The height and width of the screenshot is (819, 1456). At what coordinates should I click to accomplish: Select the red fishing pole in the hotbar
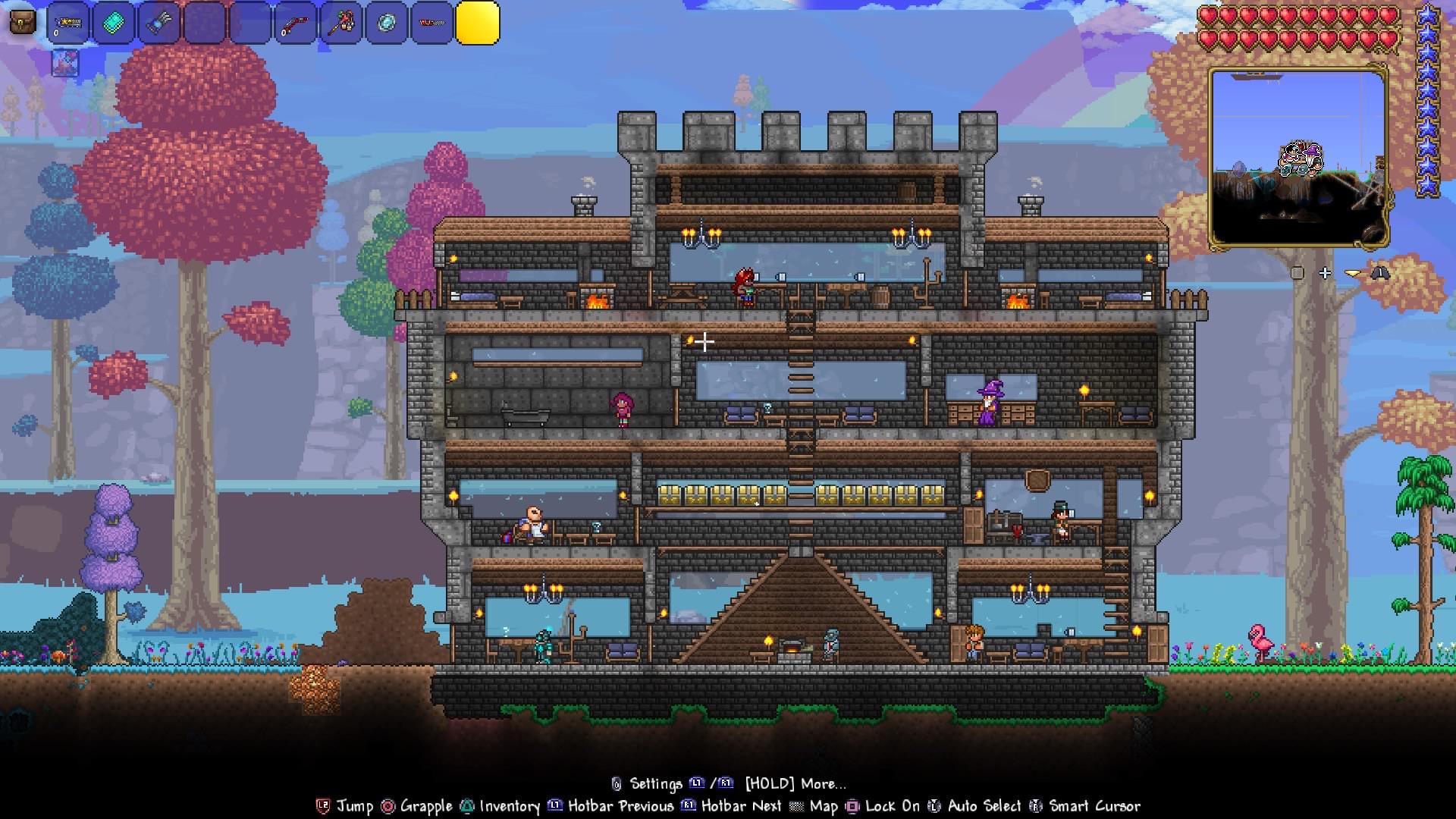tap(296, 23)
